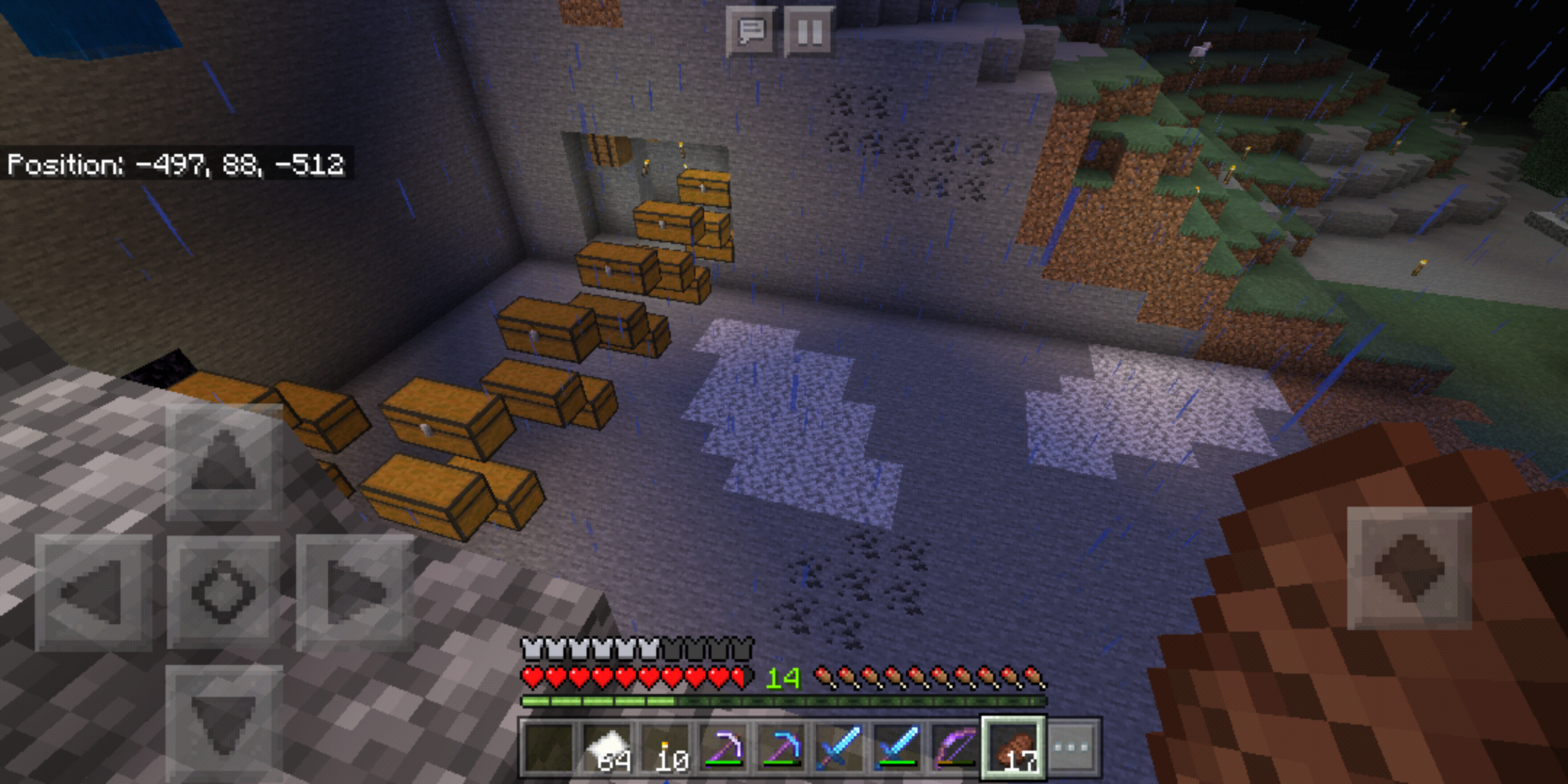
Task: Open inventory with the three-dots button
Action: 1072,747
